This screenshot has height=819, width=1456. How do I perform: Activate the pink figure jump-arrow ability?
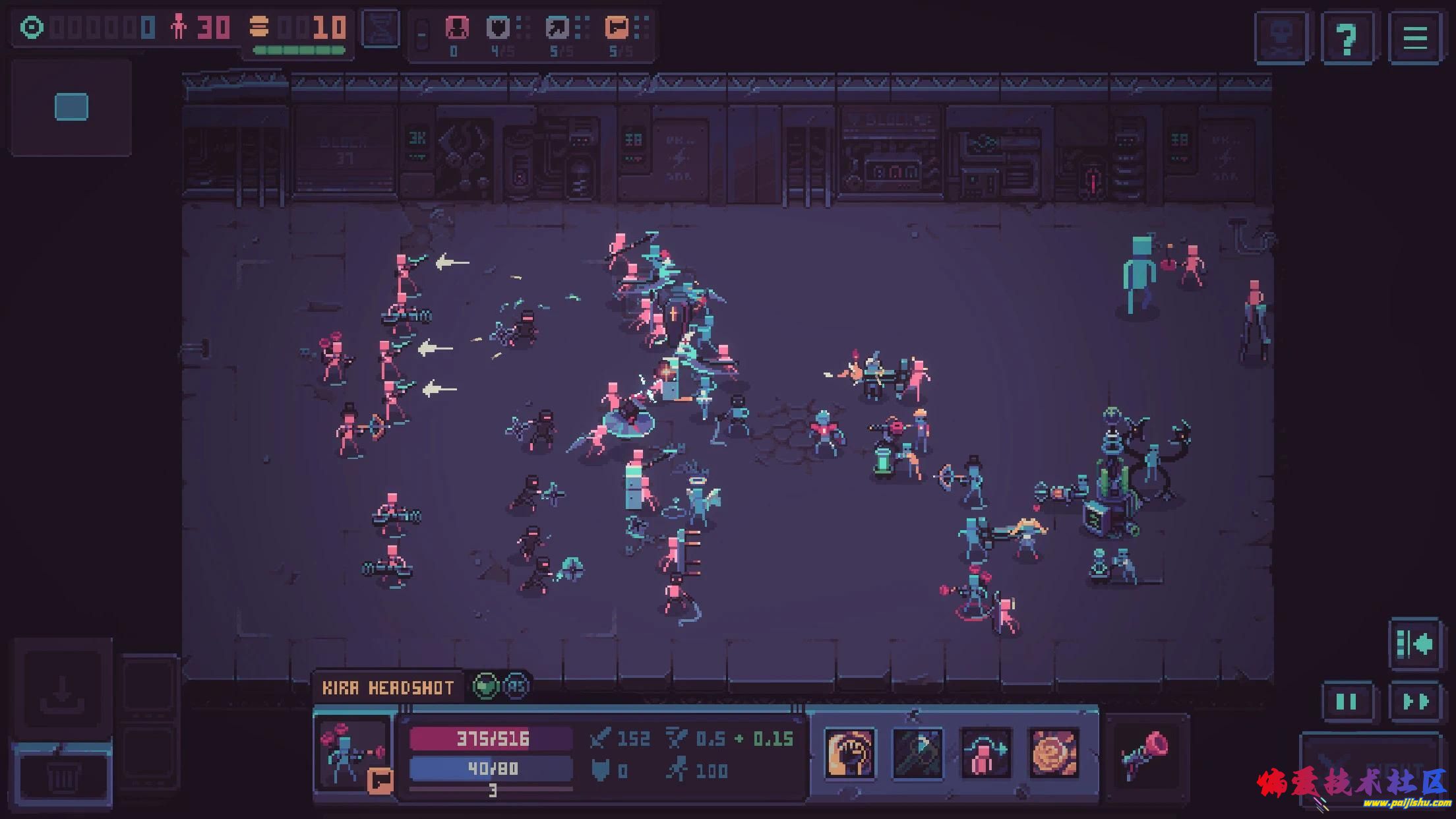click(x=986, y=753)
